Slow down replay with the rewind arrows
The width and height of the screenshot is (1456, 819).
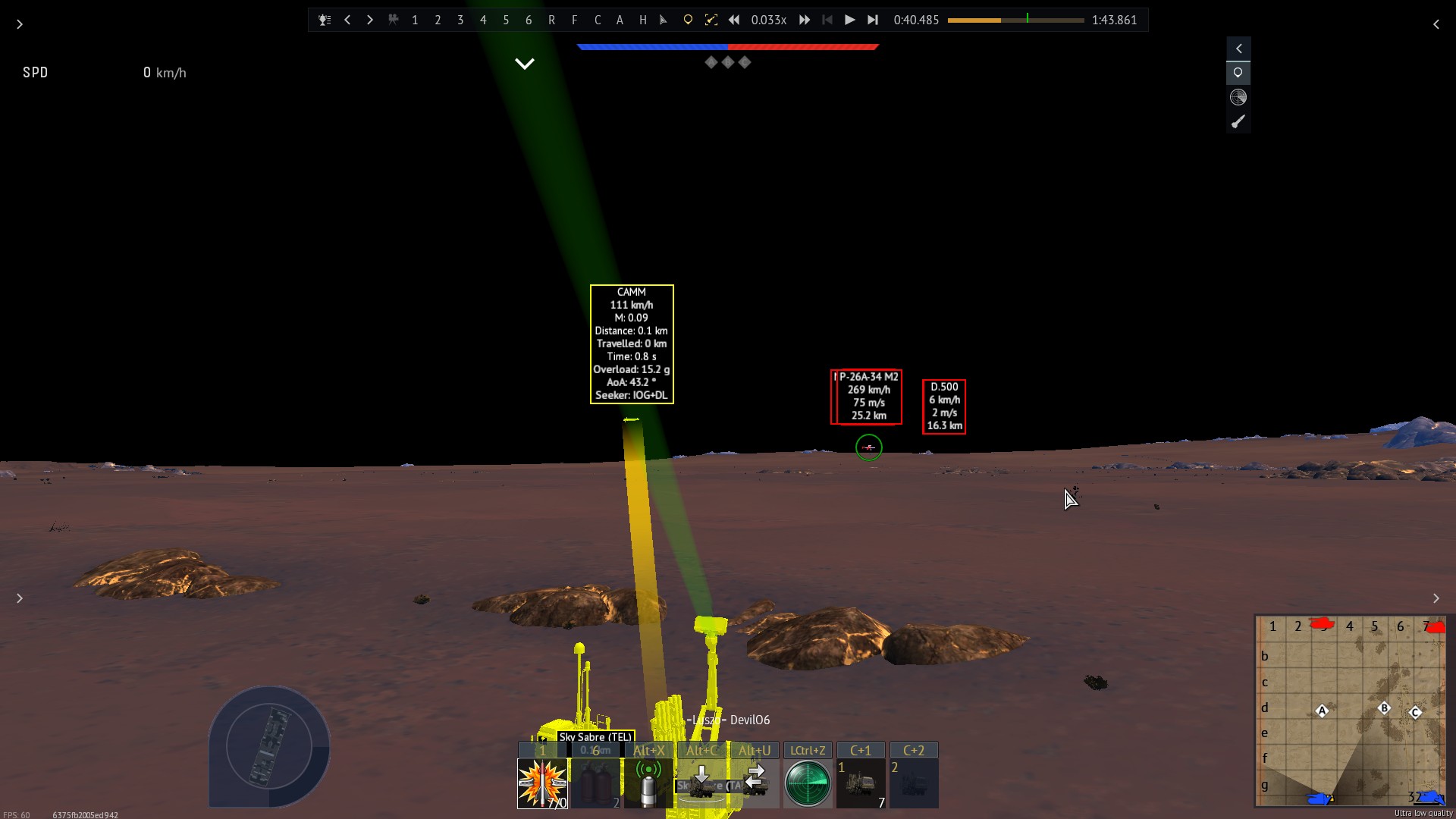734,20
